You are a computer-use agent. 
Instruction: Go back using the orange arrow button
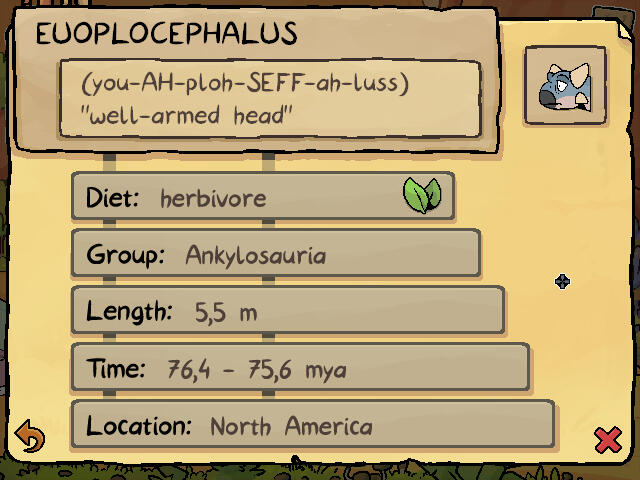[x=31, y=438]
